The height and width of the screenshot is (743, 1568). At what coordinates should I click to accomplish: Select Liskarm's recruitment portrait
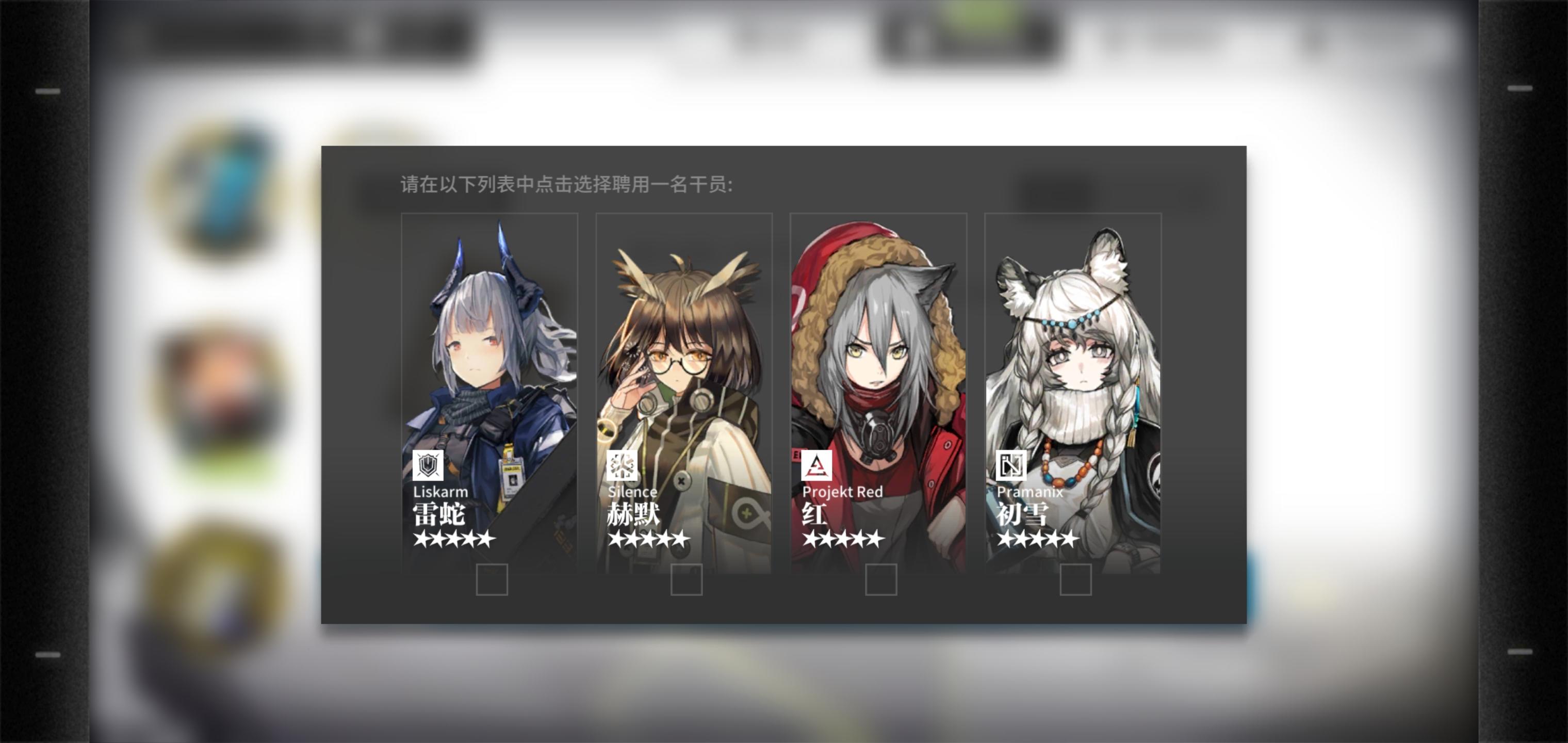(490, 341)
